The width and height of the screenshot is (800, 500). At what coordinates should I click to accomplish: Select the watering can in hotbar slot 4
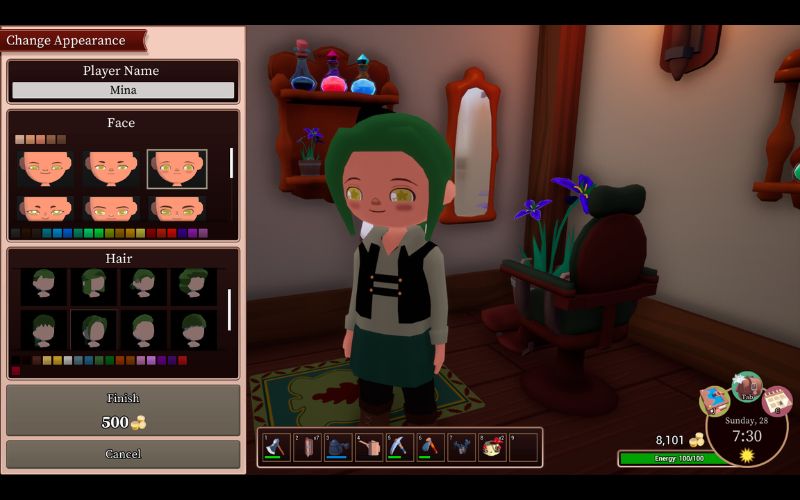[369, 447]
